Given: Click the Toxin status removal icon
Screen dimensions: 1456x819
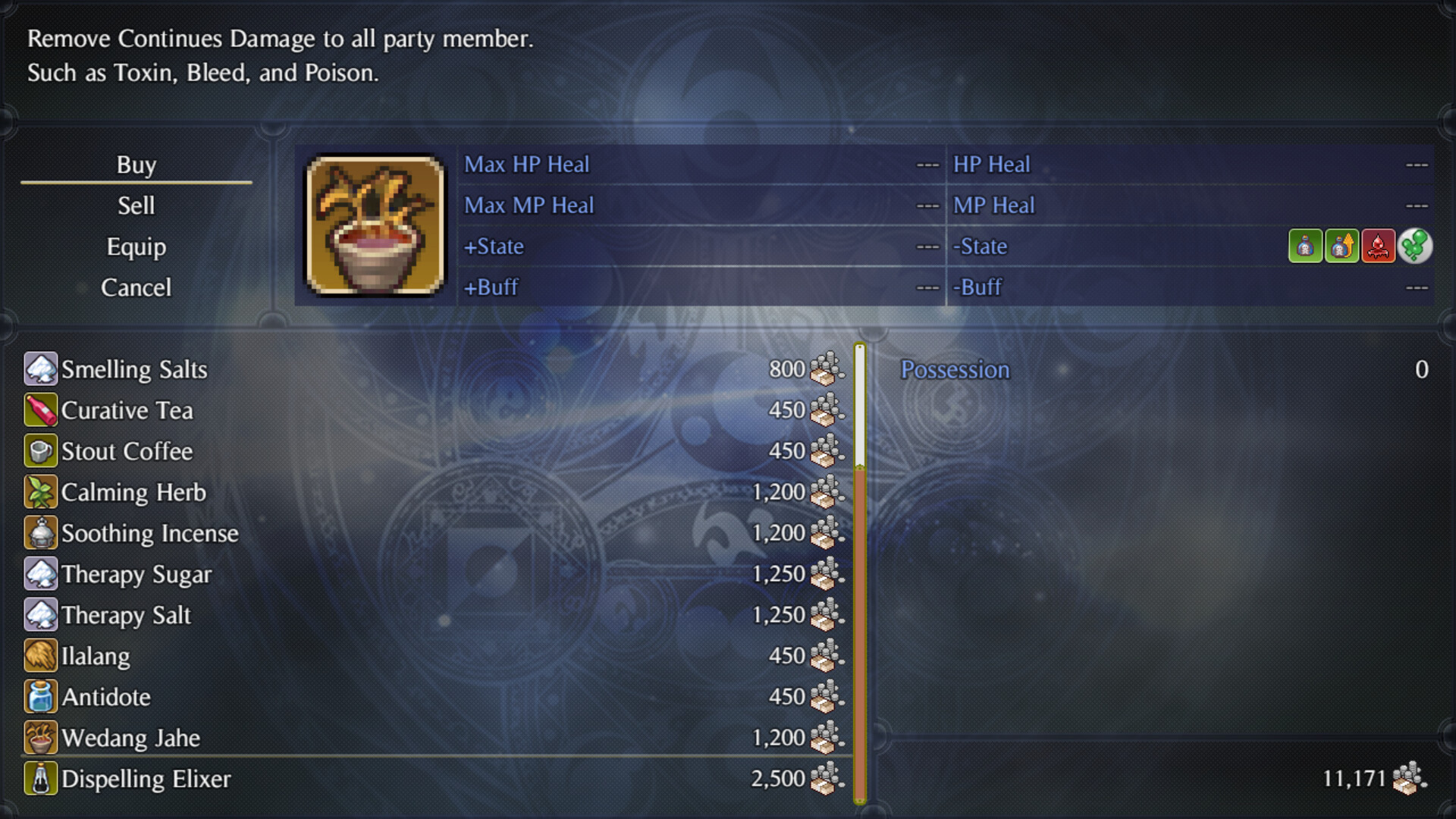Looking at the screenshot, I should [1306, 246].
